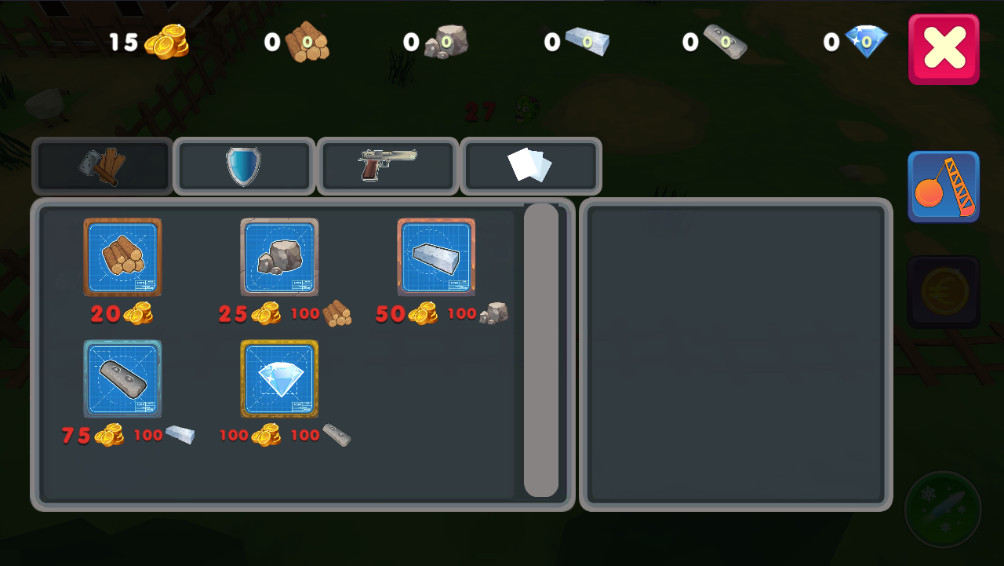The width and height of the screenshot is (1004, 566).
Task: Click the wrecking ball crane button
Action: coord(943,186)
